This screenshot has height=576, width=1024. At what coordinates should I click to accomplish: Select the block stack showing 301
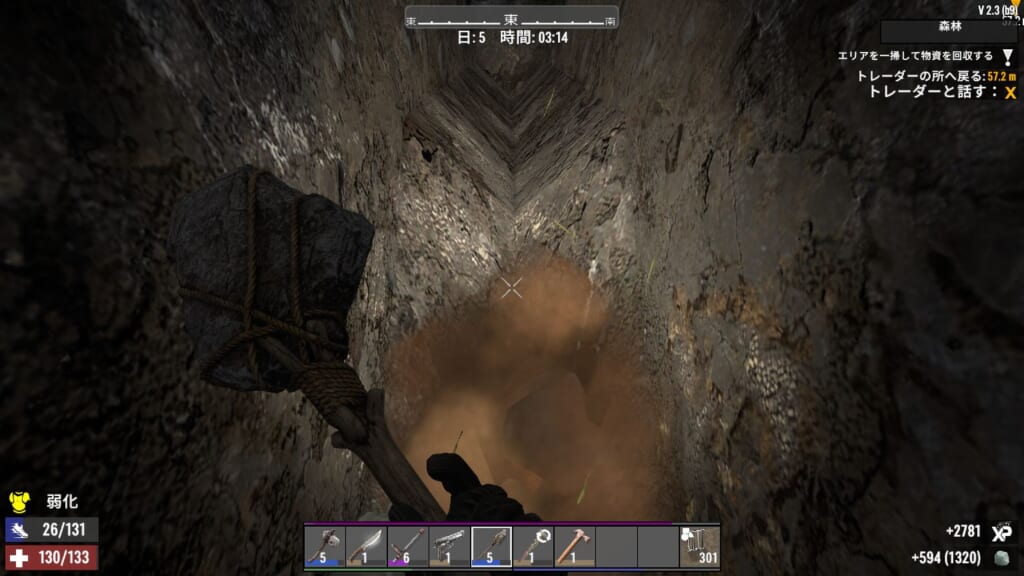click(699, 547)
